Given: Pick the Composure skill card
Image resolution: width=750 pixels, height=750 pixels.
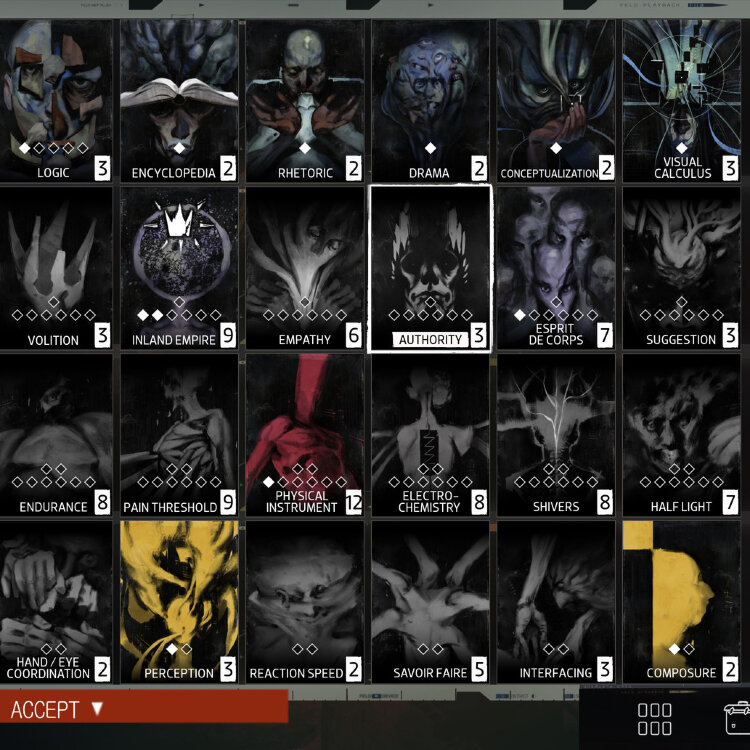Looking at the screenshot, I should pos(681,601).
